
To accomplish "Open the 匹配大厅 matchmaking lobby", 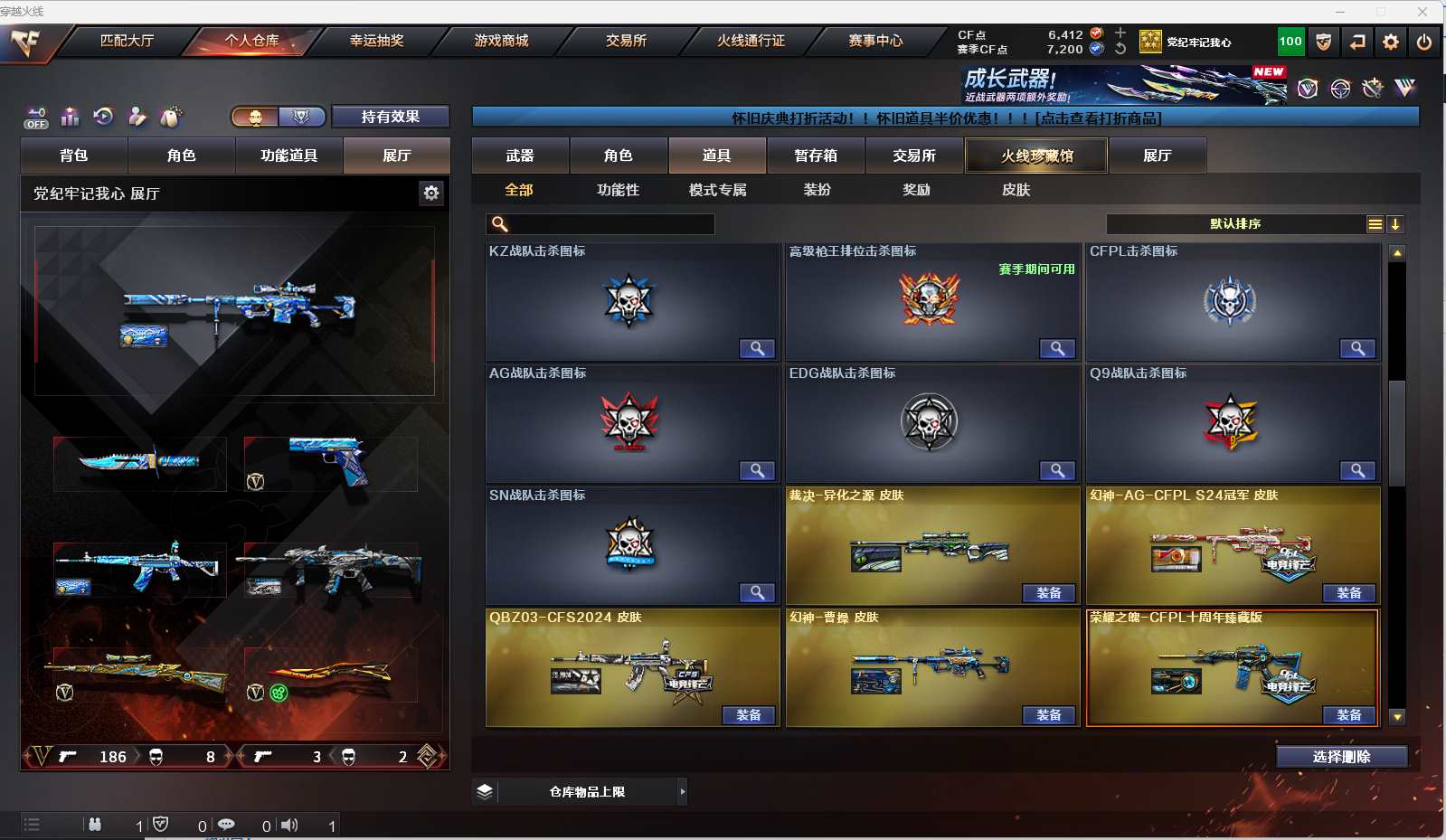I will point(127,41).
